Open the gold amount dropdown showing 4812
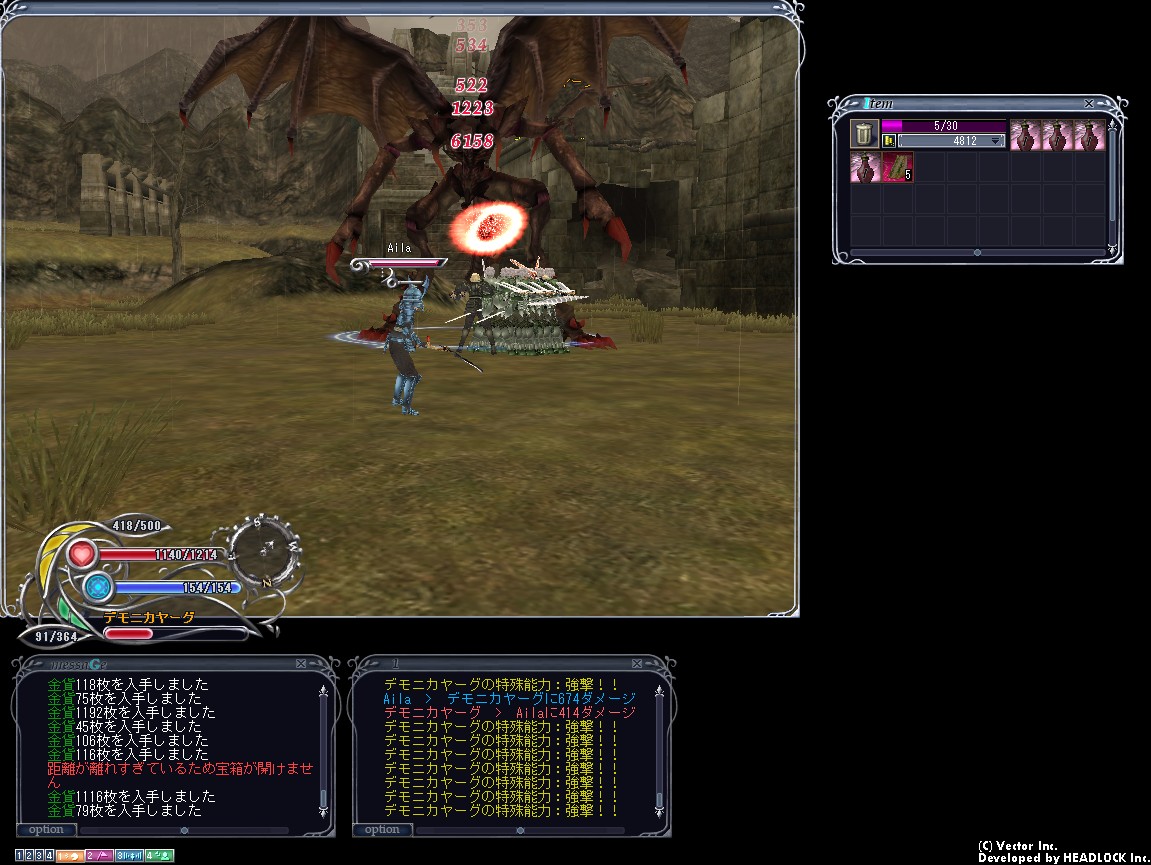Viewport: 1151px width, 865px height. [x=995, y=141]
